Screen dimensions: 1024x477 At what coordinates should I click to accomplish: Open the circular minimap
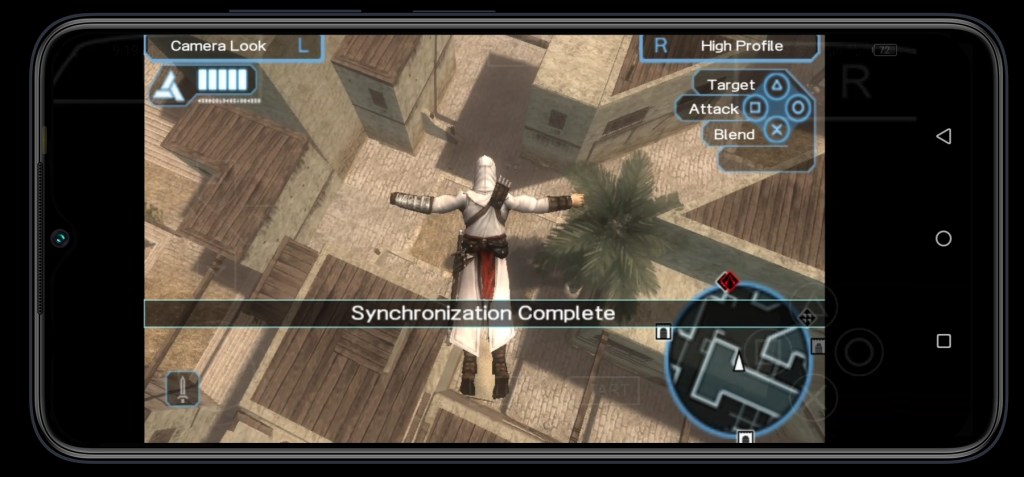coord(738,360)
